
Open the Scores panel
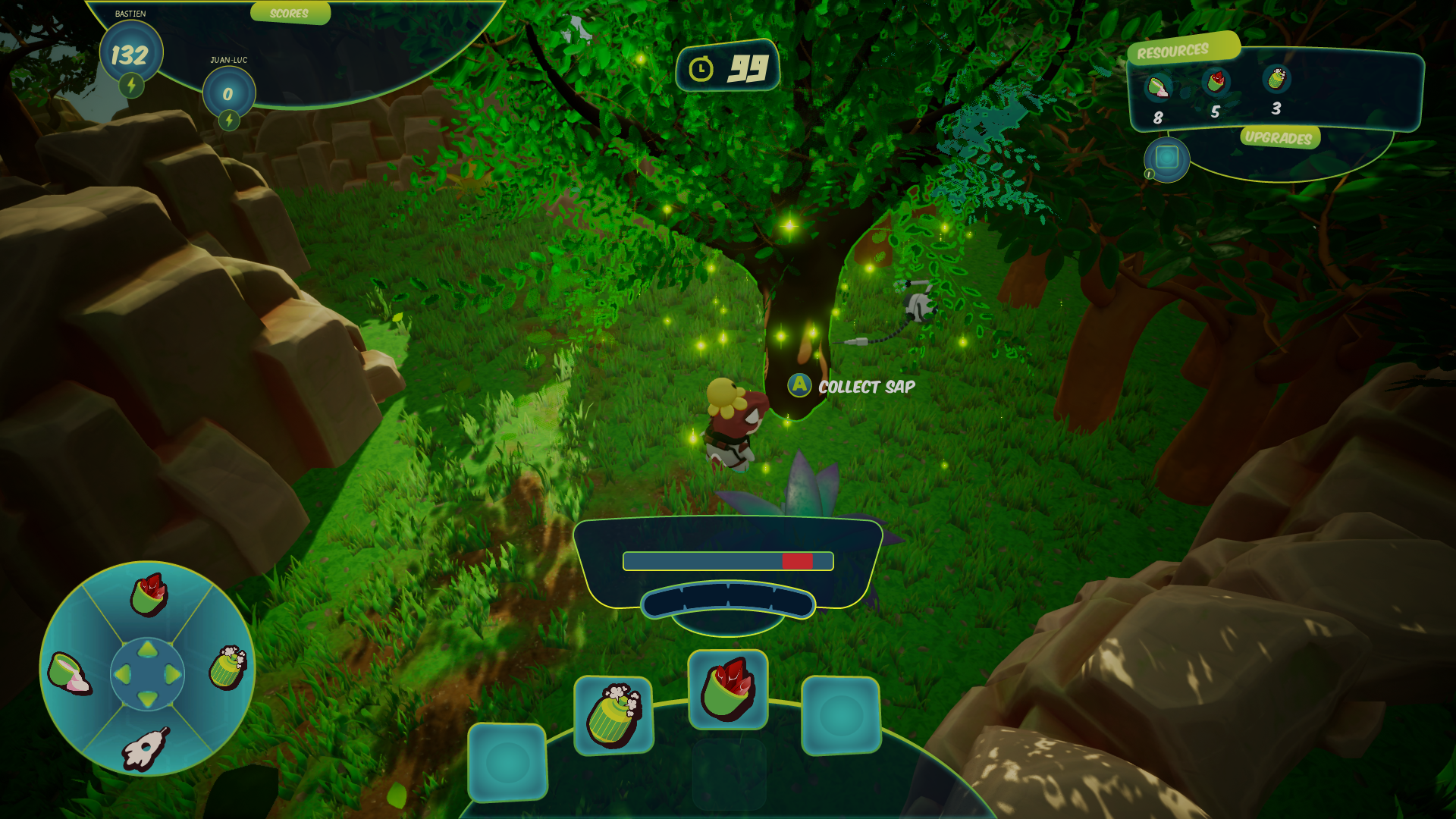pyautogui.click(x=290, y=13)
